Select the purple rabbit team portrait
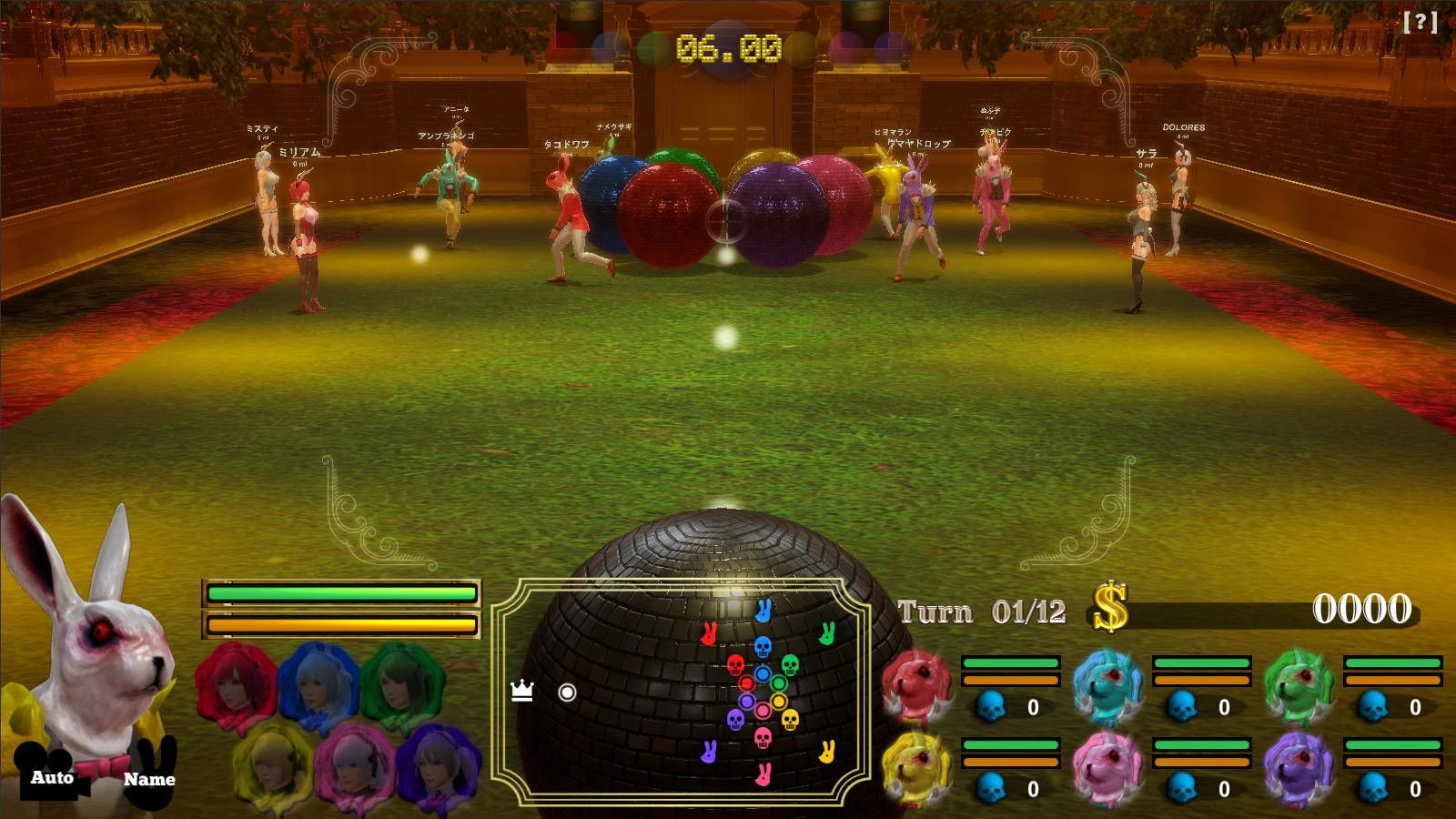The width and height of the screenshot is (1456, 819). pyautogui.click(x=1299, y=769)
